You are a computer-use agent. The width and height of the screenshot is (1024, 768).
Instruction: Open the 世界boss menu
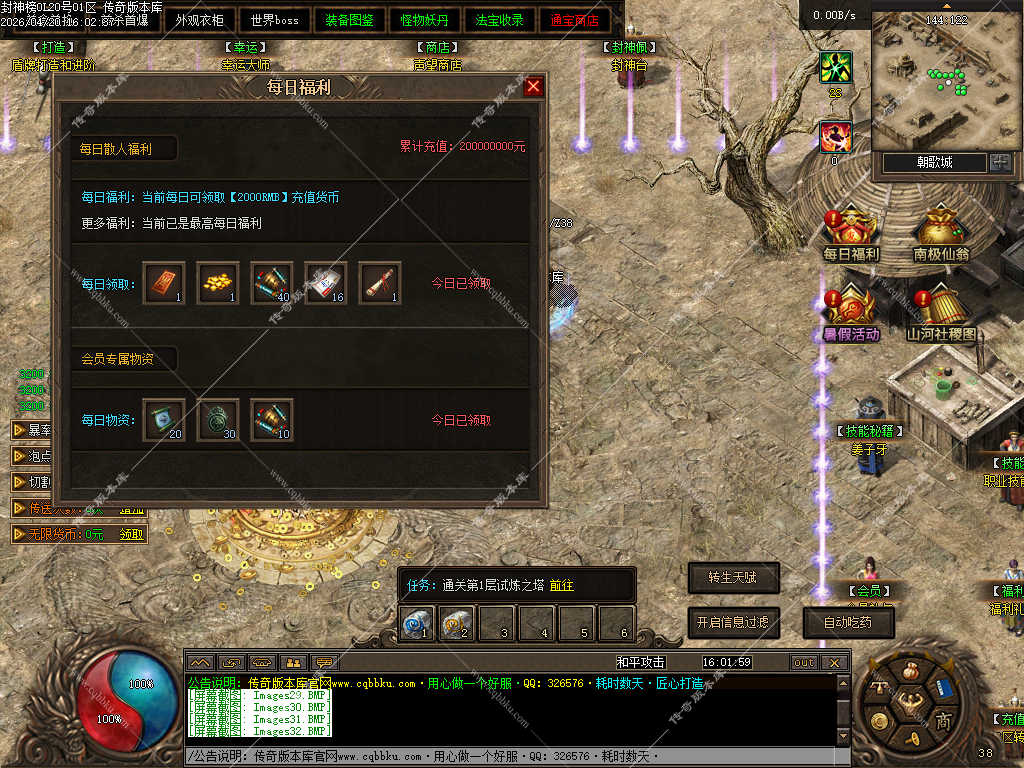(x=275, y=19)
